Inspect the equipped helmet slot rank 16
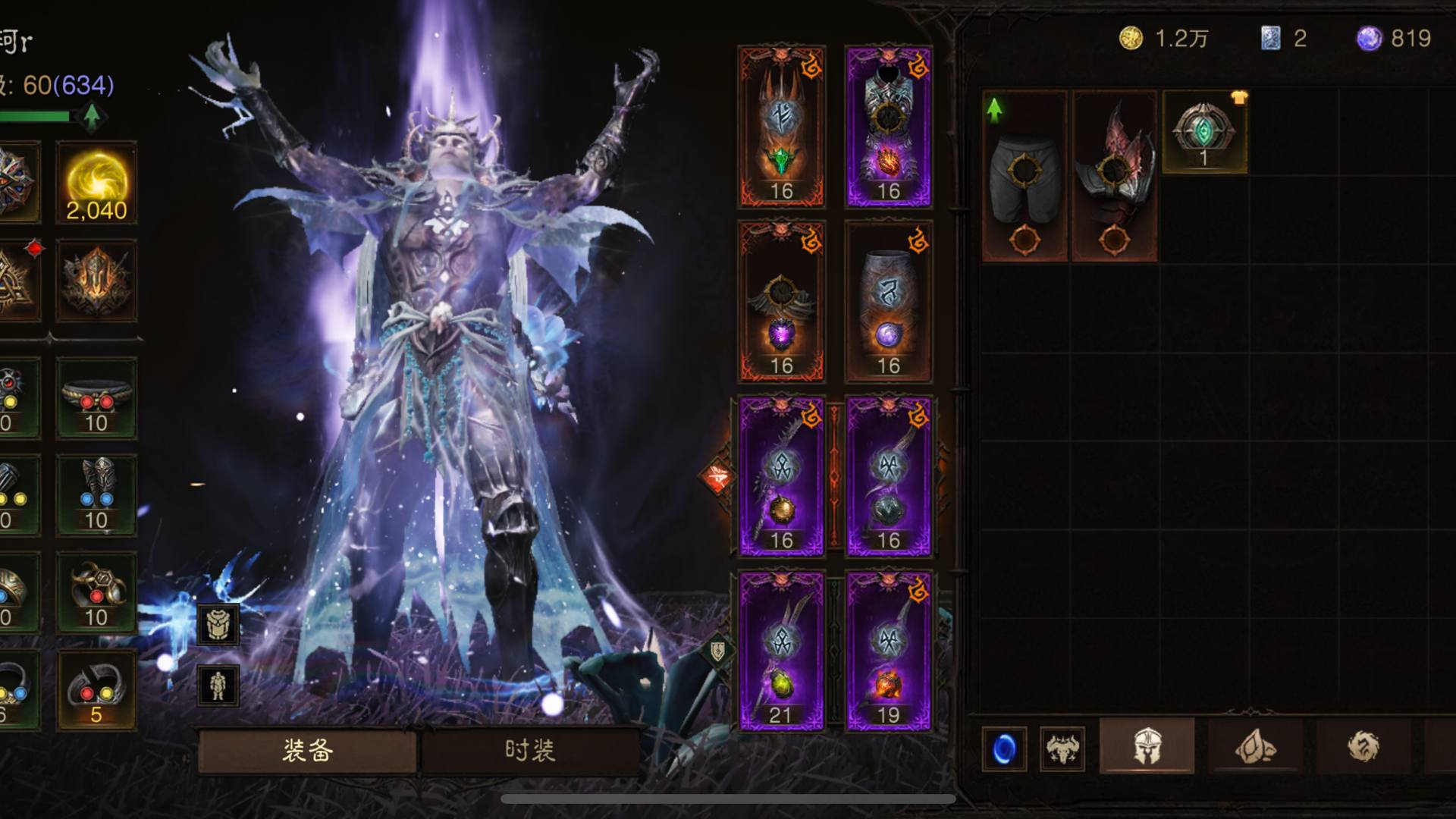1456x819 pixels. (782, 126)
